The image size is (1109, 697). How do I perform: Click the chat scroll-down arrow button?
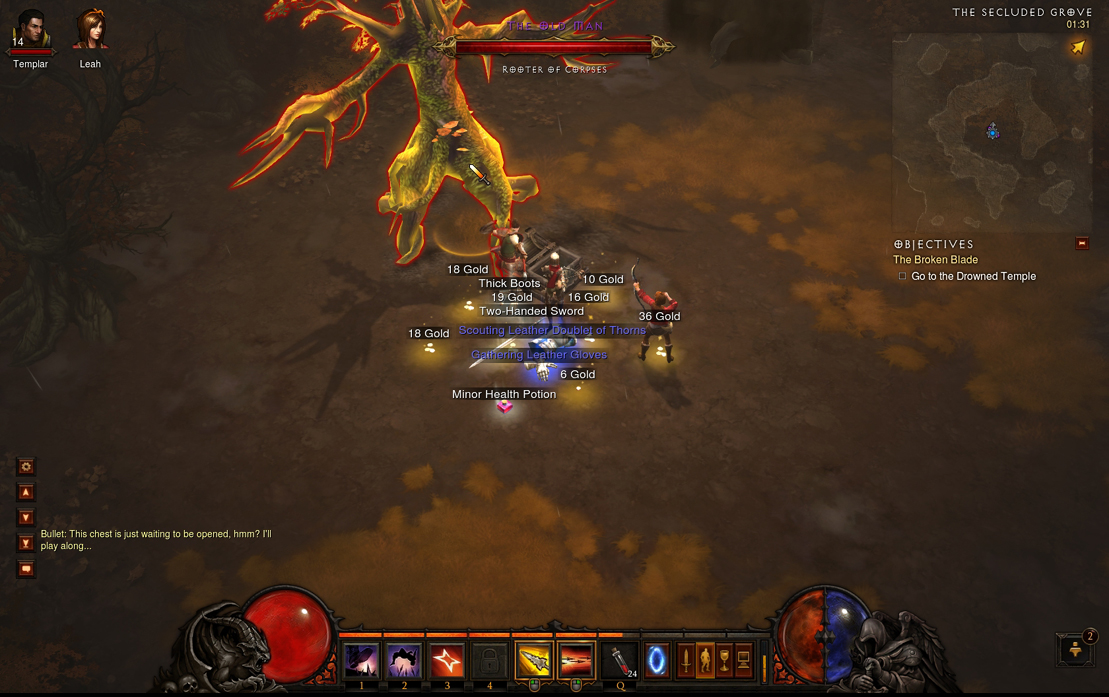26,517
